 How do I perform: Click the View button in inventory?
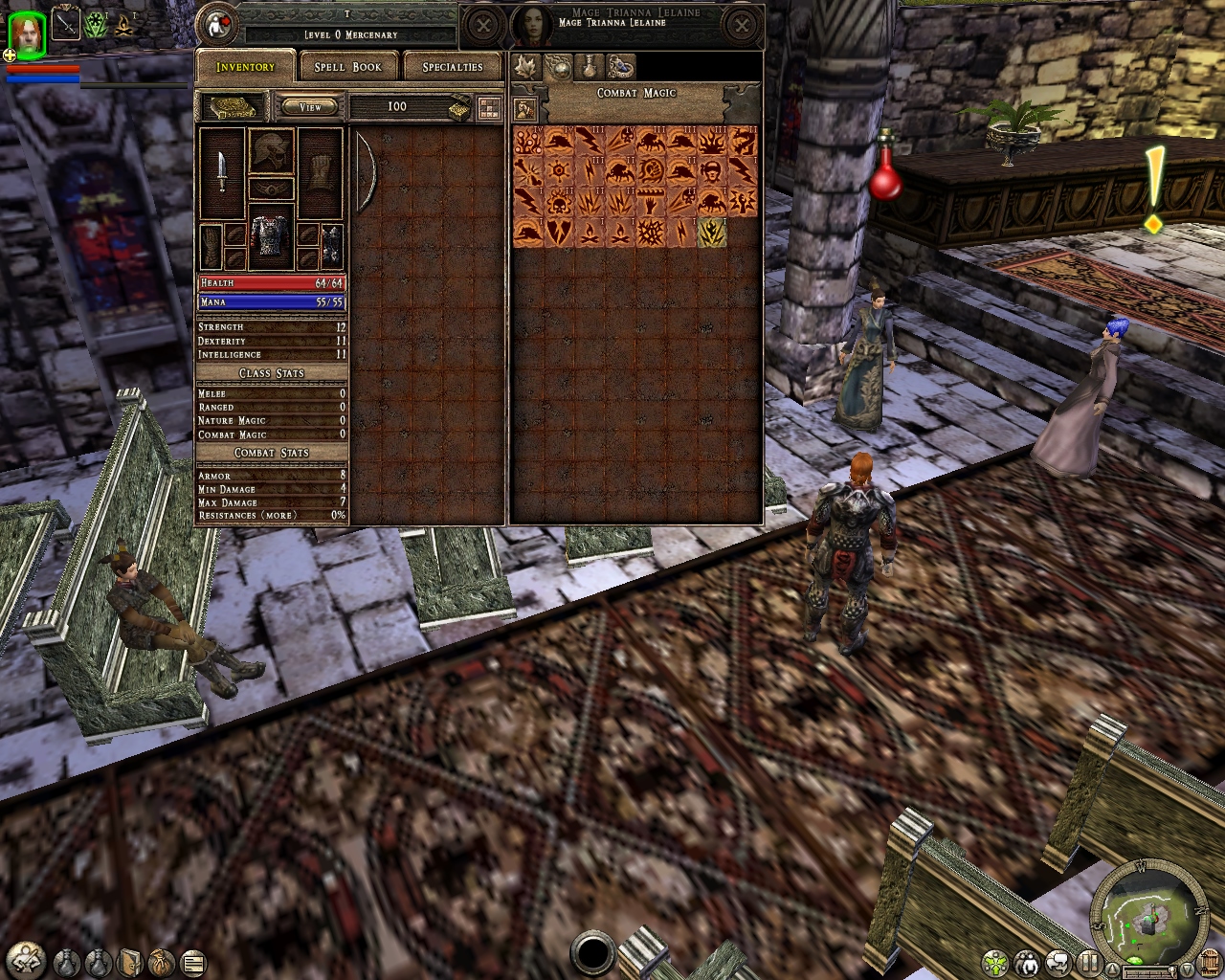311,107
